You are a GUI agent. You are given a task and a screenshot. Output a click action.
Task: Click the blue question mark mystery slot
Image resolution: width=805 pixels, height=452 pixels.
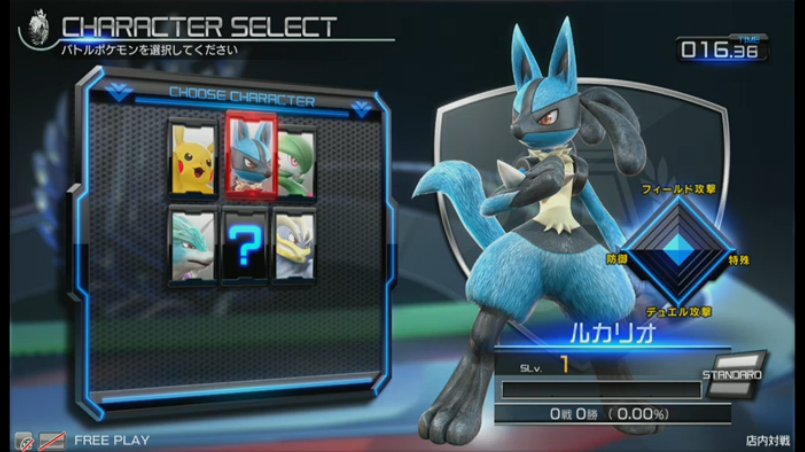(x=243, y=246)
